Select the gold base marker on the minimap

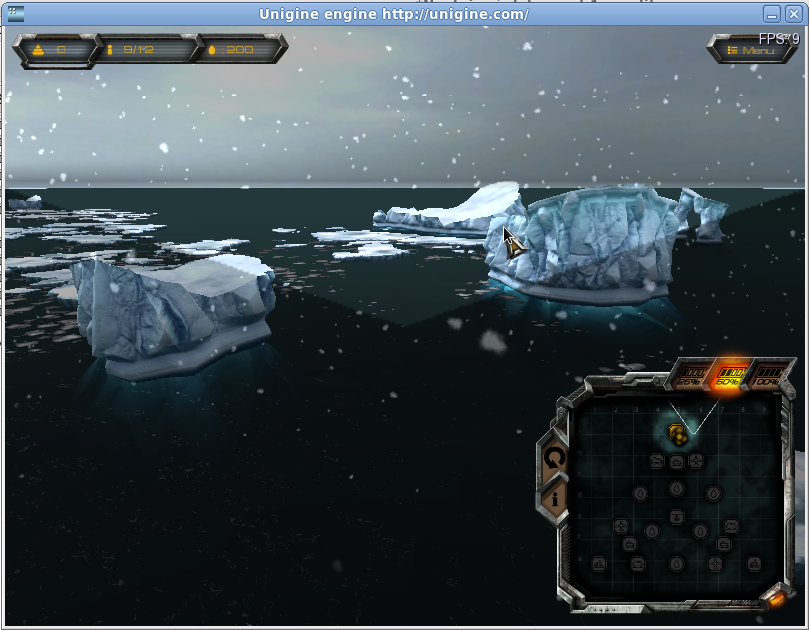677,434
